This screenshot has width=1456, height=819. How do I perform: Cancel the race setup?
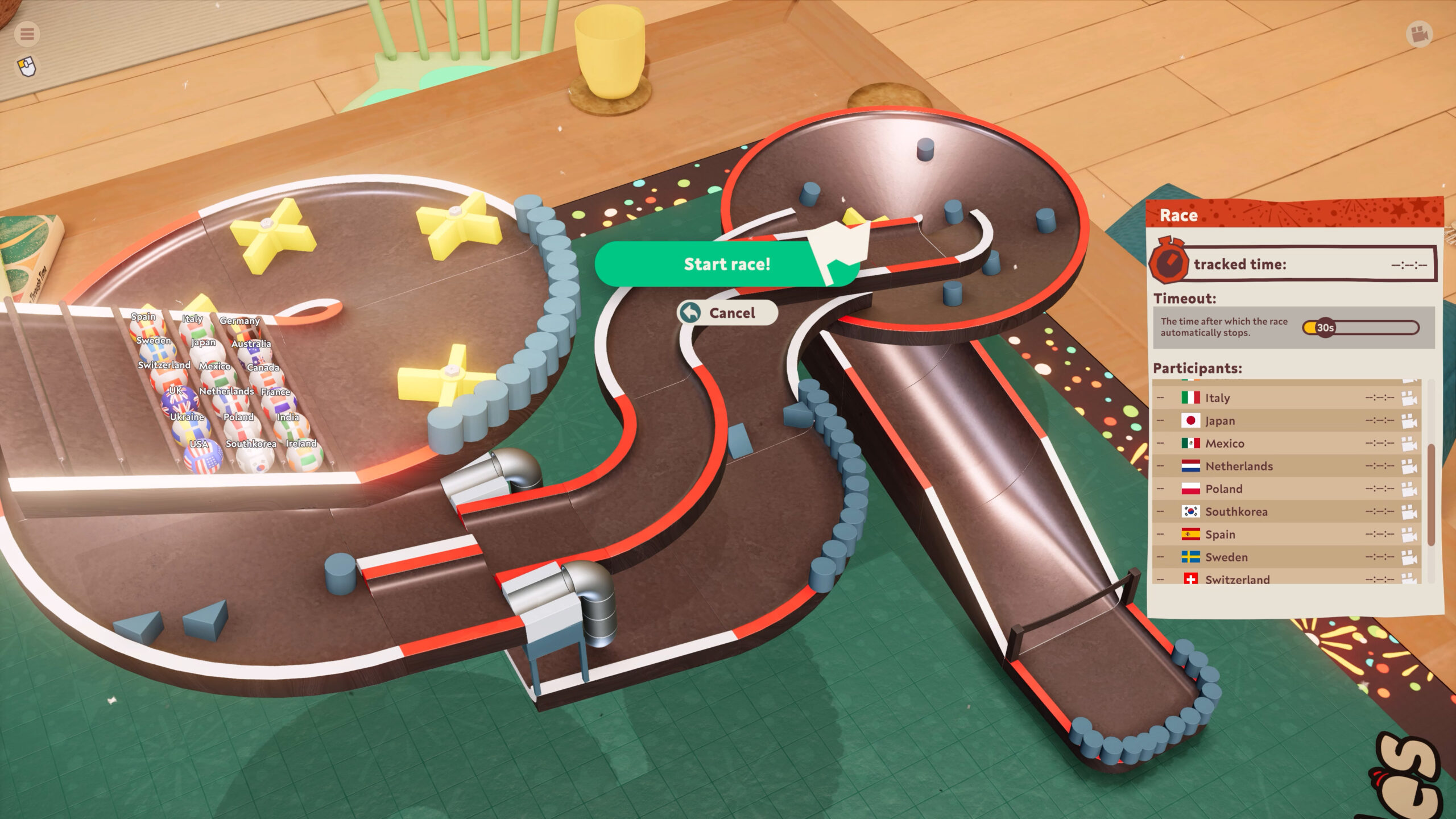pyautogui.click(x=727, y=313)
